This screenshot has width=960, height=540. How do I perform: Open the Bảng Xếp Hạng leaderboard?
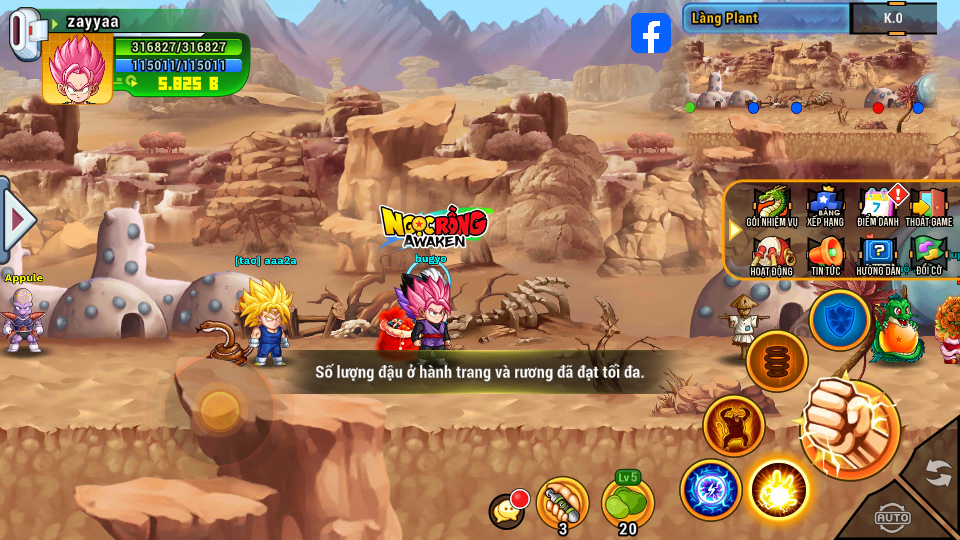825,205
